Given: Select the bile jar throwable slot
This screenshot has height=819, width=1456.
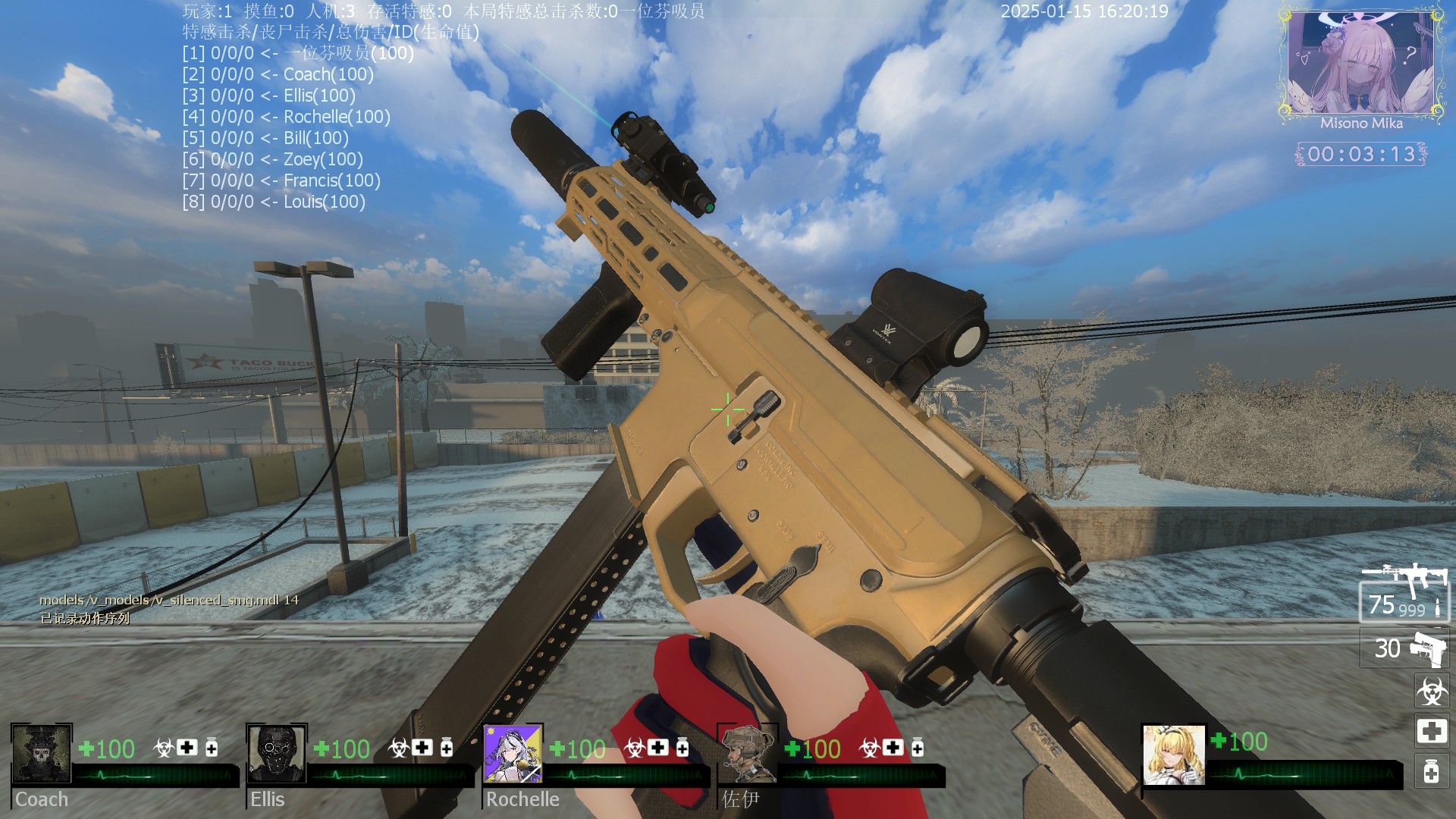Looking at the screenshot, I should tap(1432, 691).
